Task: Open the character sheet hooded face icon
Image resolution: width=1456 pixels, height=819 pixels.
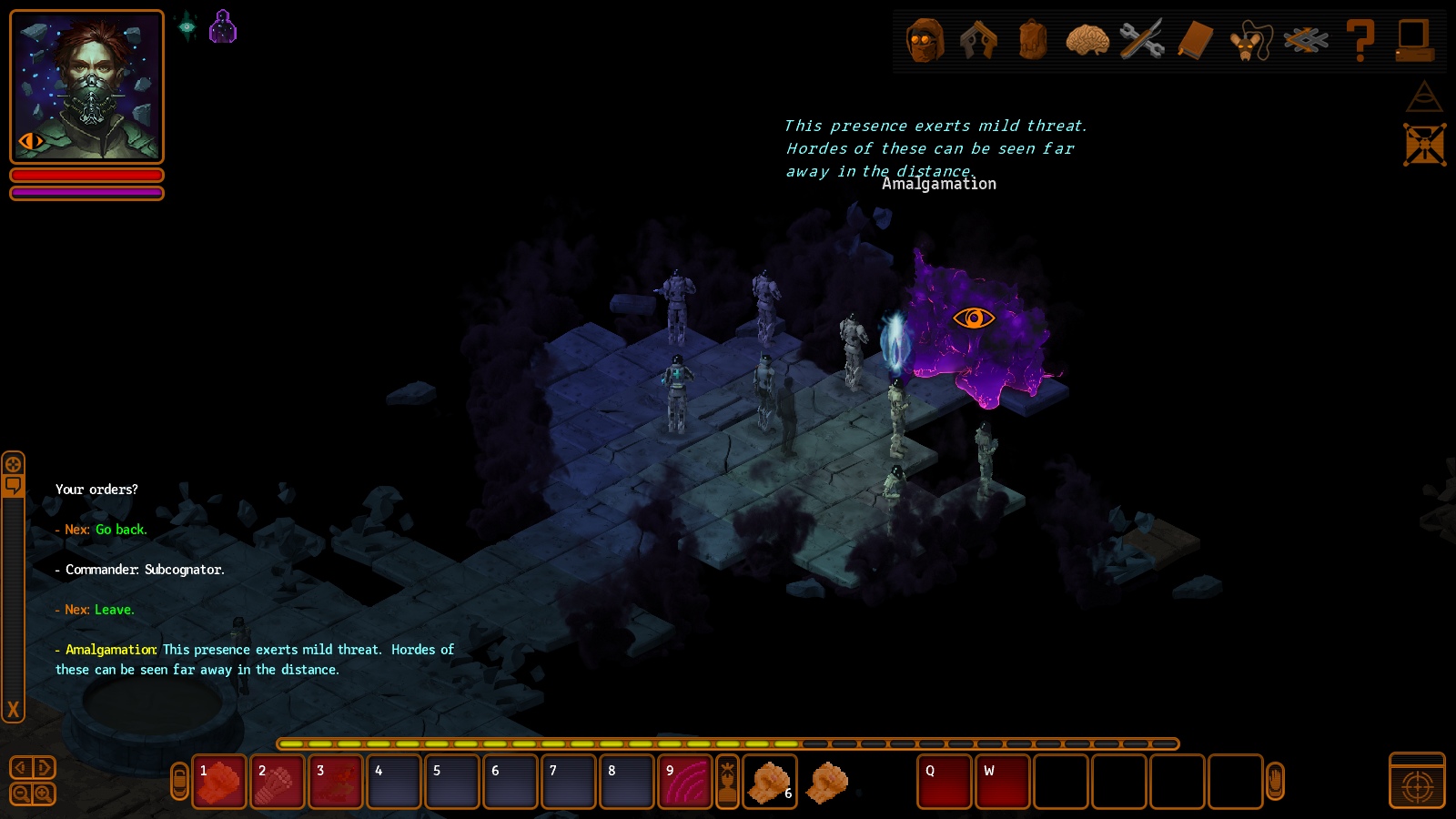Action: [x=925, y=41]
